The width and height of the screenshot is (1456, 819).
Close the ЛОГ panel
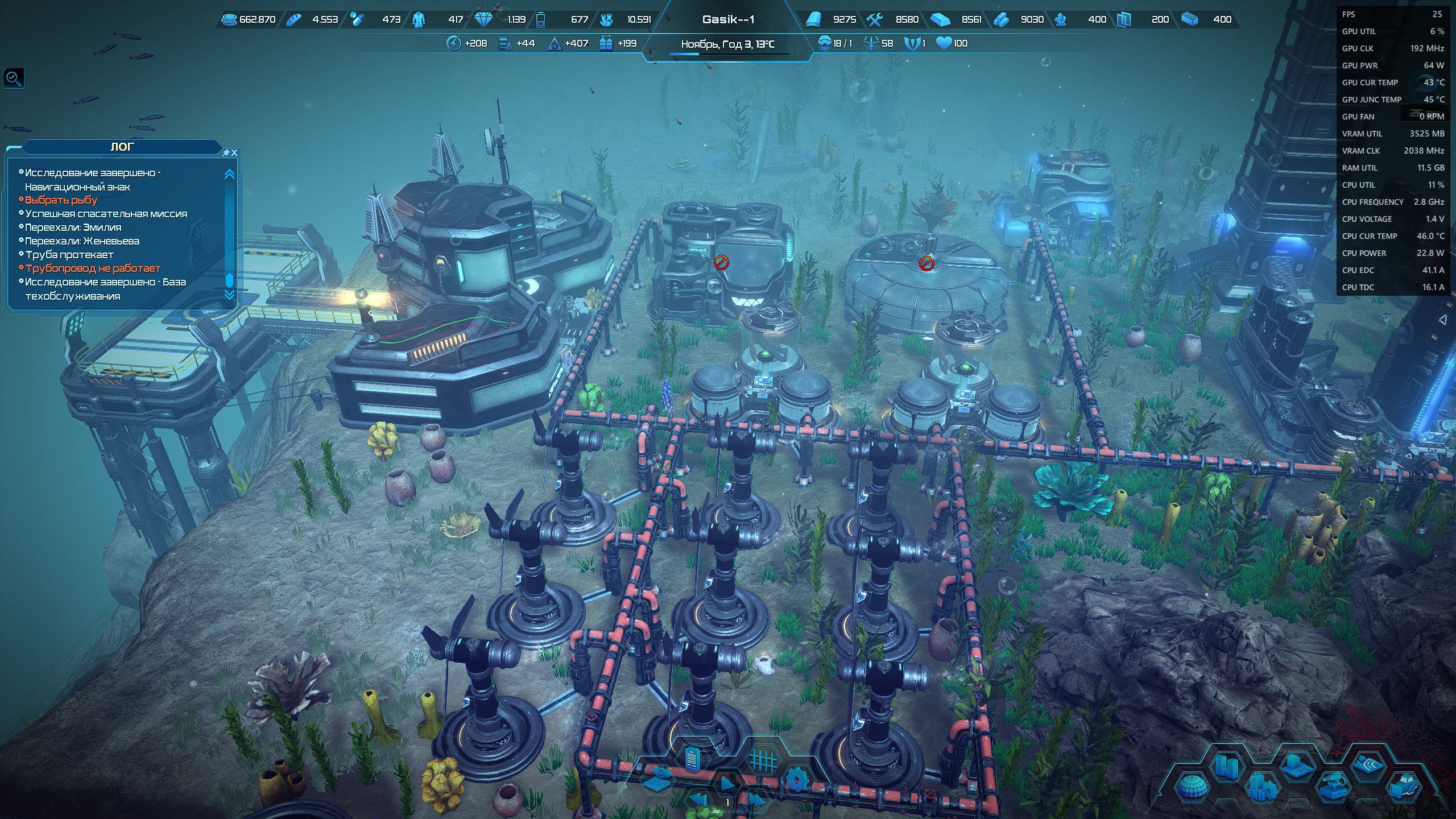pos(234,153)
